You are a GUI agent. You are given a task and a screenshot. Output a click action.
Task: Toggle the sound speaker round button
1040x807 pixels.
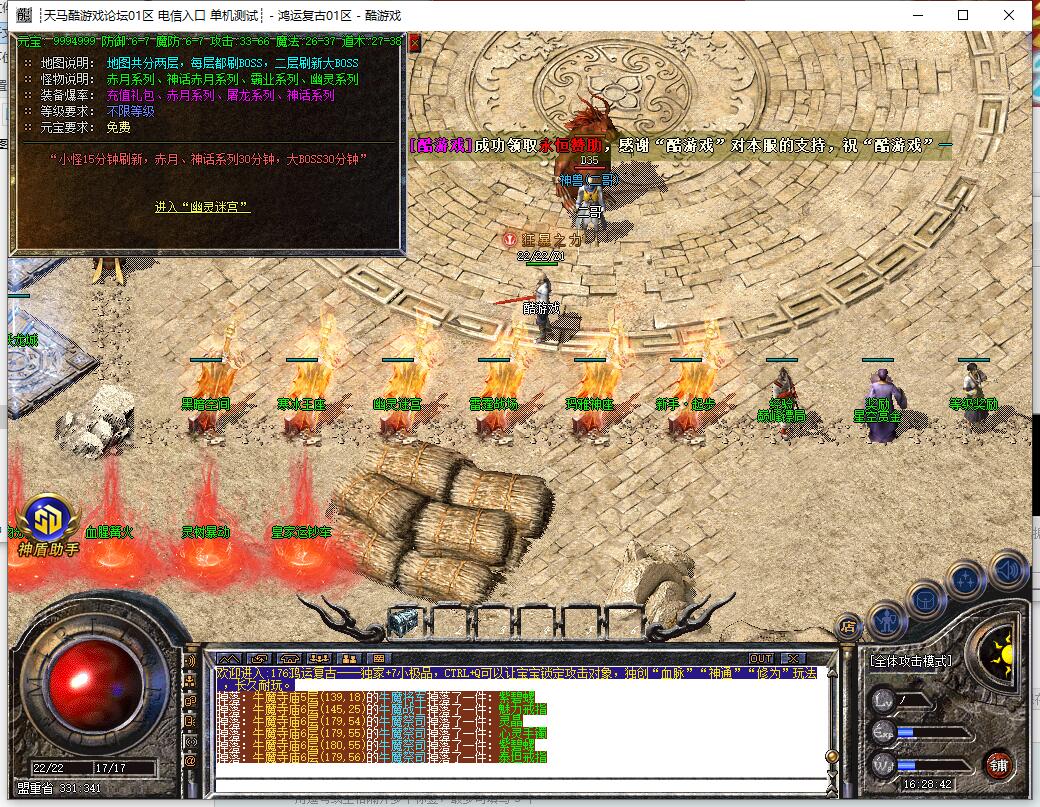(1008, 570)
